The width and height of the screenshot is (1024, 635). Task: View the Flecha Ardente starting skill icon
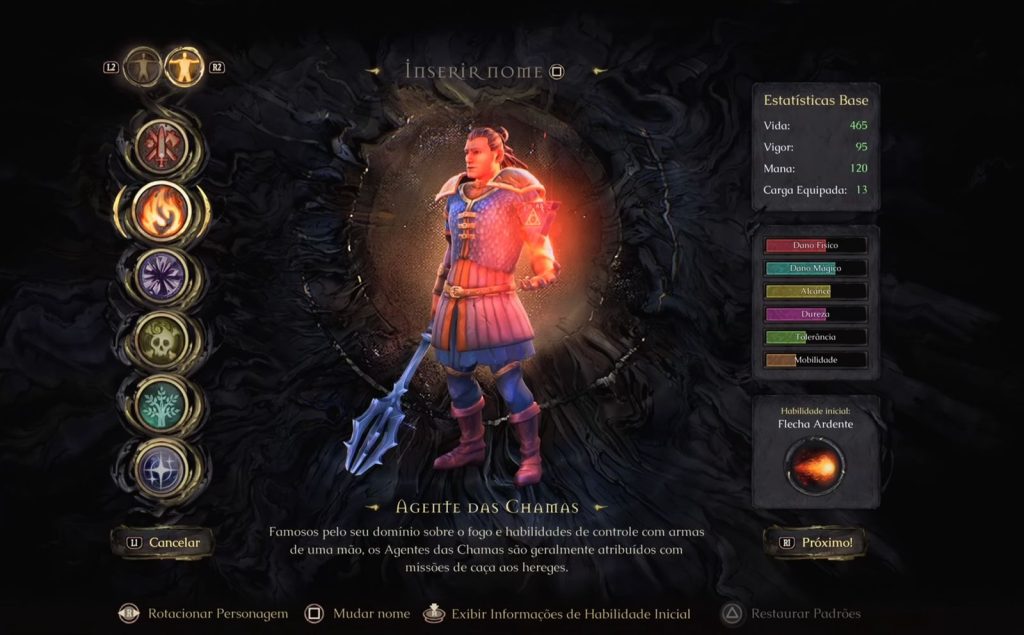[x=815, y=465]
